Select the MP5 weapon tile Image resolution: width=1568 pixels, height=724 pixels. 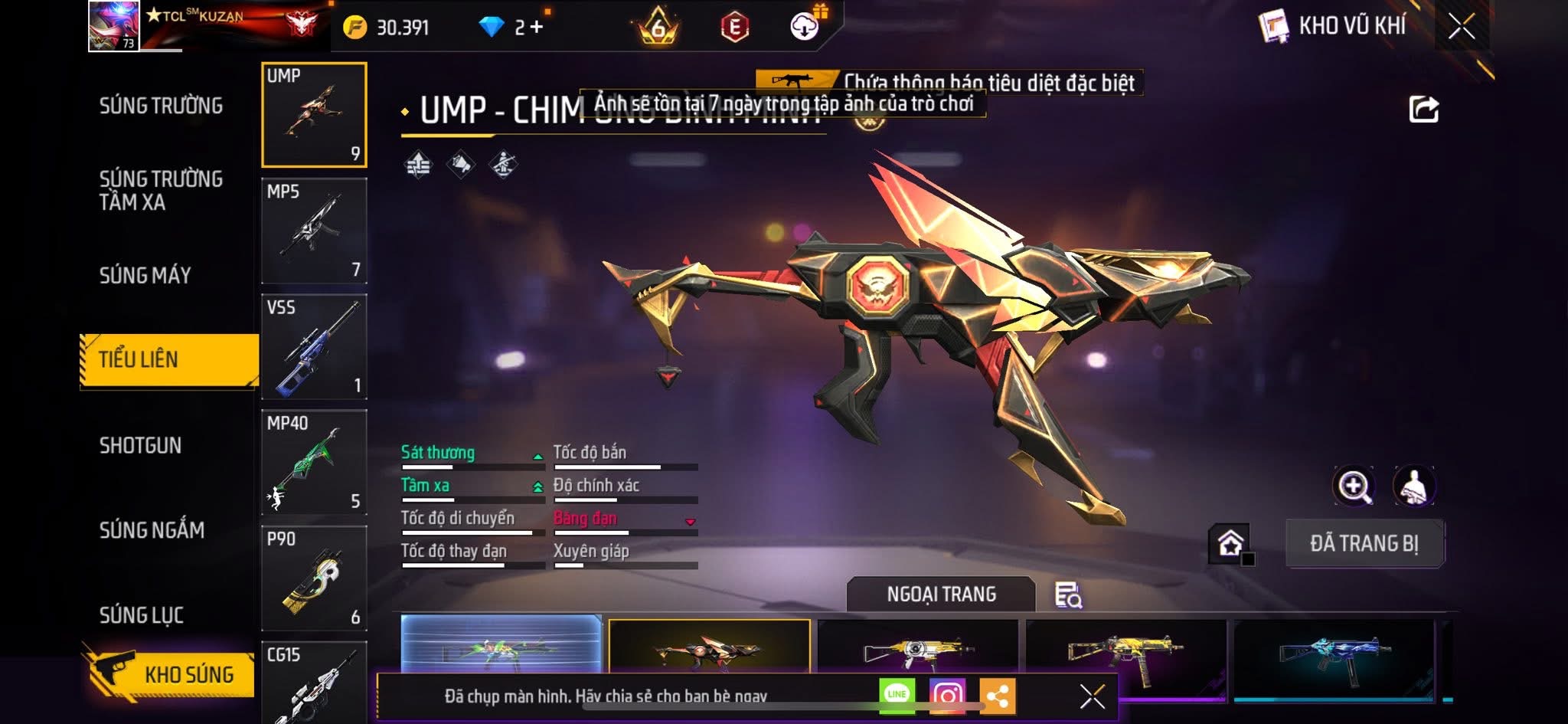click(314, 231)
